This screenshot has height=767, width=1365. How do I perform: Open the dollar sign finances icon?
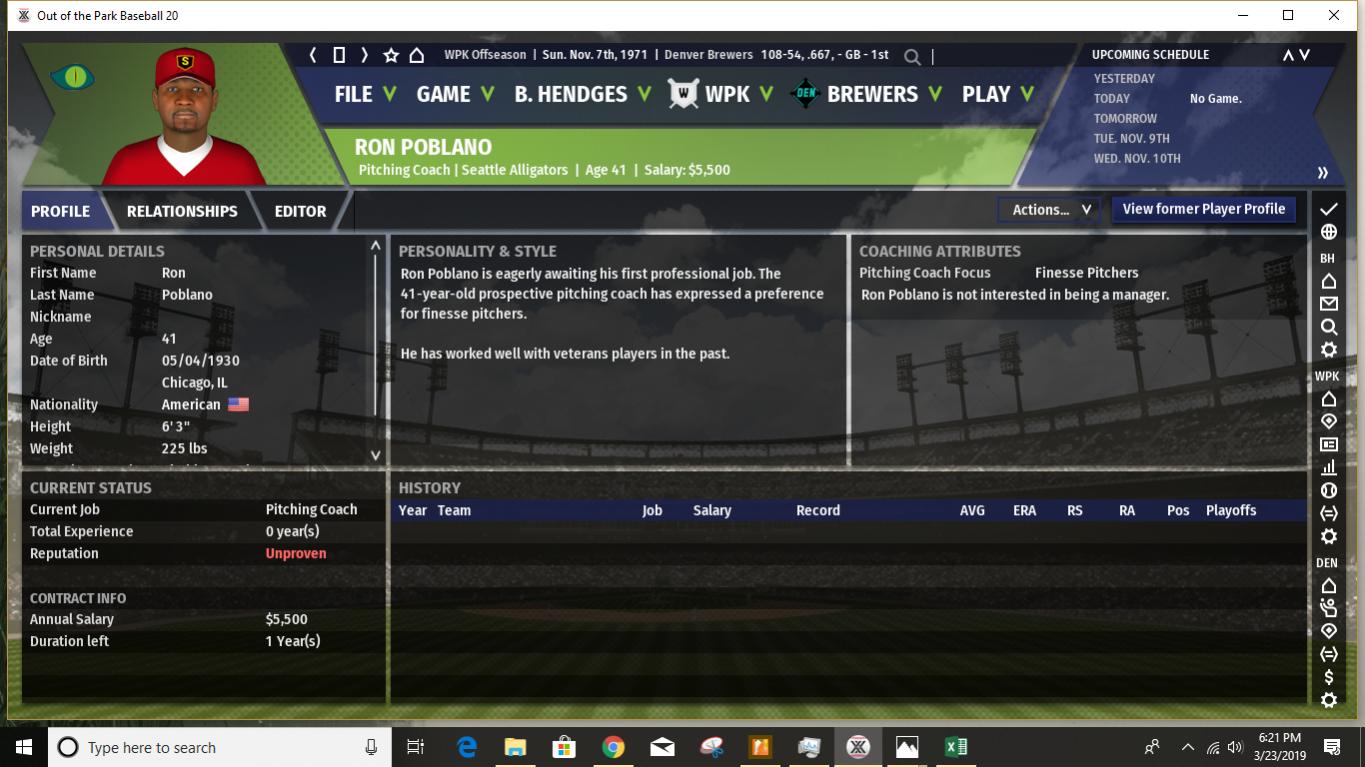pos(1328,677)
